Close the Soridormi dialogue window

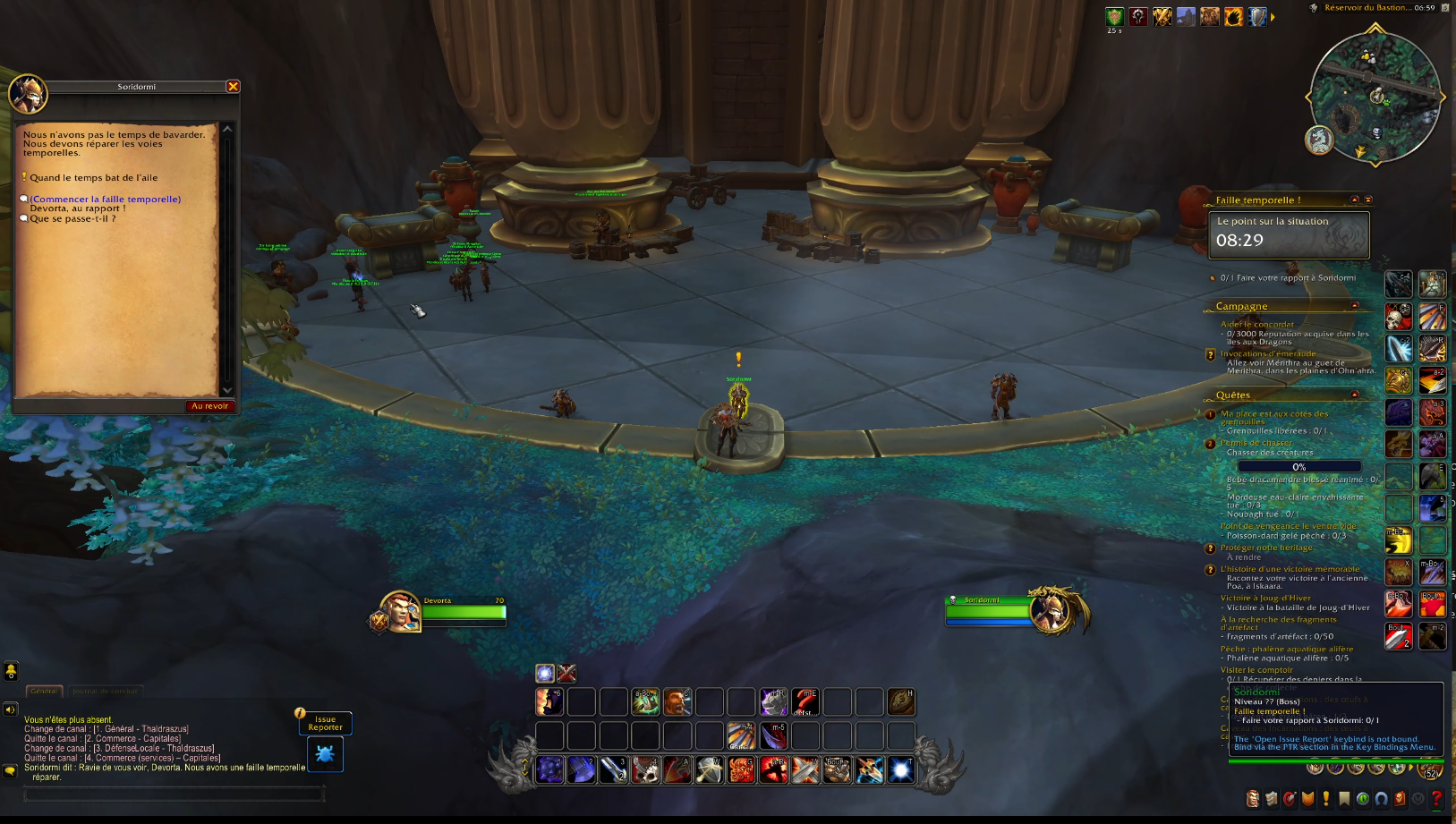(x=233, y=87)
